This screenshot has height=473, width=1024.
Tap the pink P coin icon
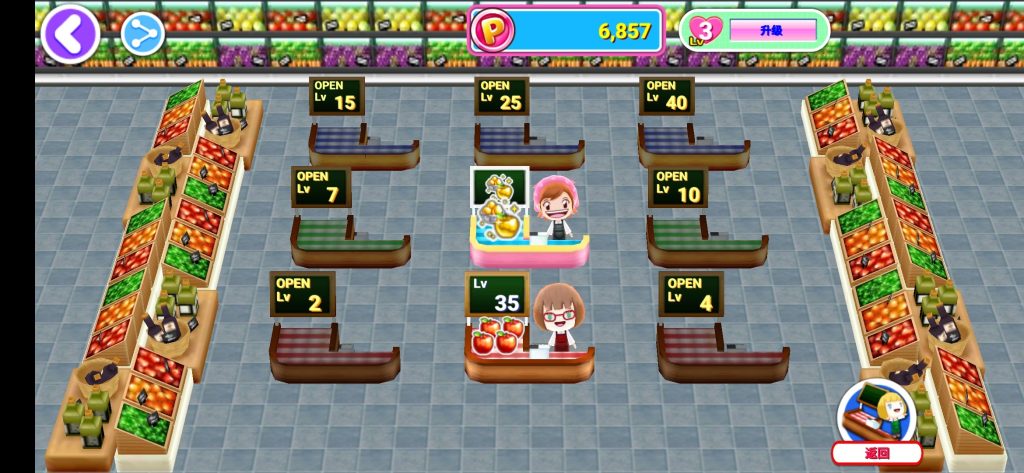(492, 31)
